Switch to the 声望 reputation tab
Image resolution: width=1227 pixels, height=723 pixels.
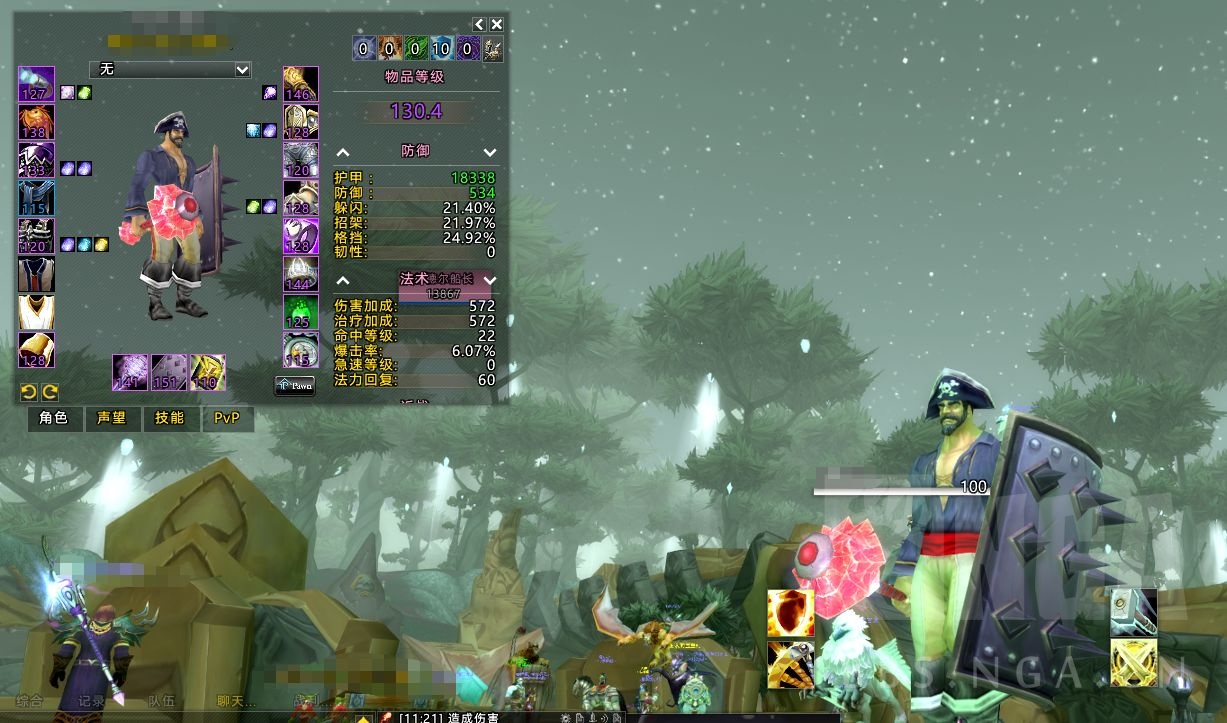click(111, 418)
